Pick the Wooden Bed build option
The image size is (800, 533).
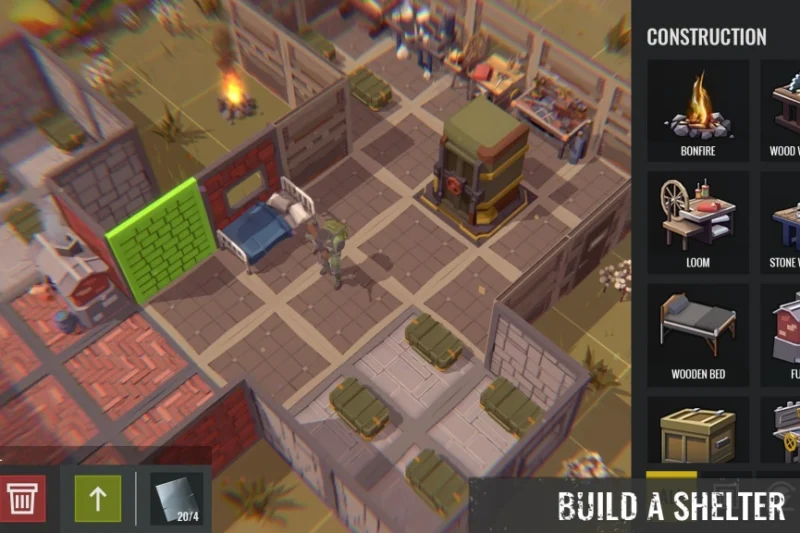tap(698, 335)
